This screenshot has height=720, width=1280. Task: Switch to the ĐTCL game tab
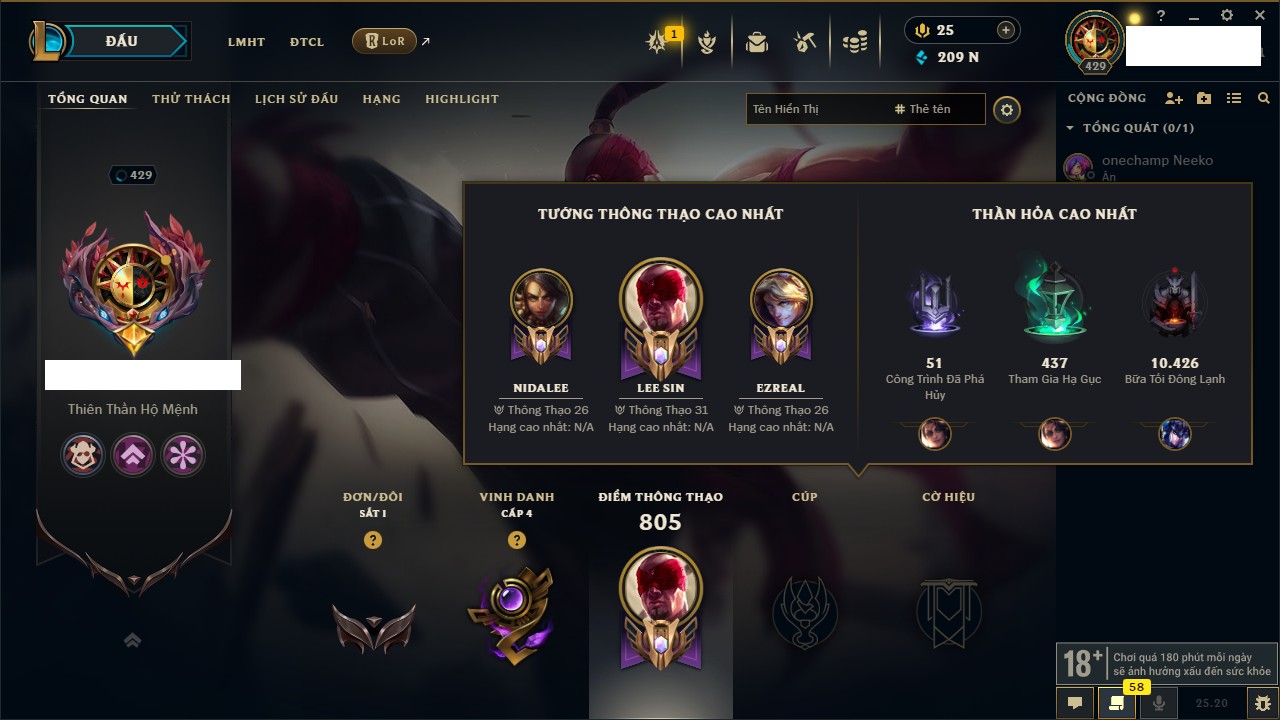pyautogui.click(x=307, y=42)
